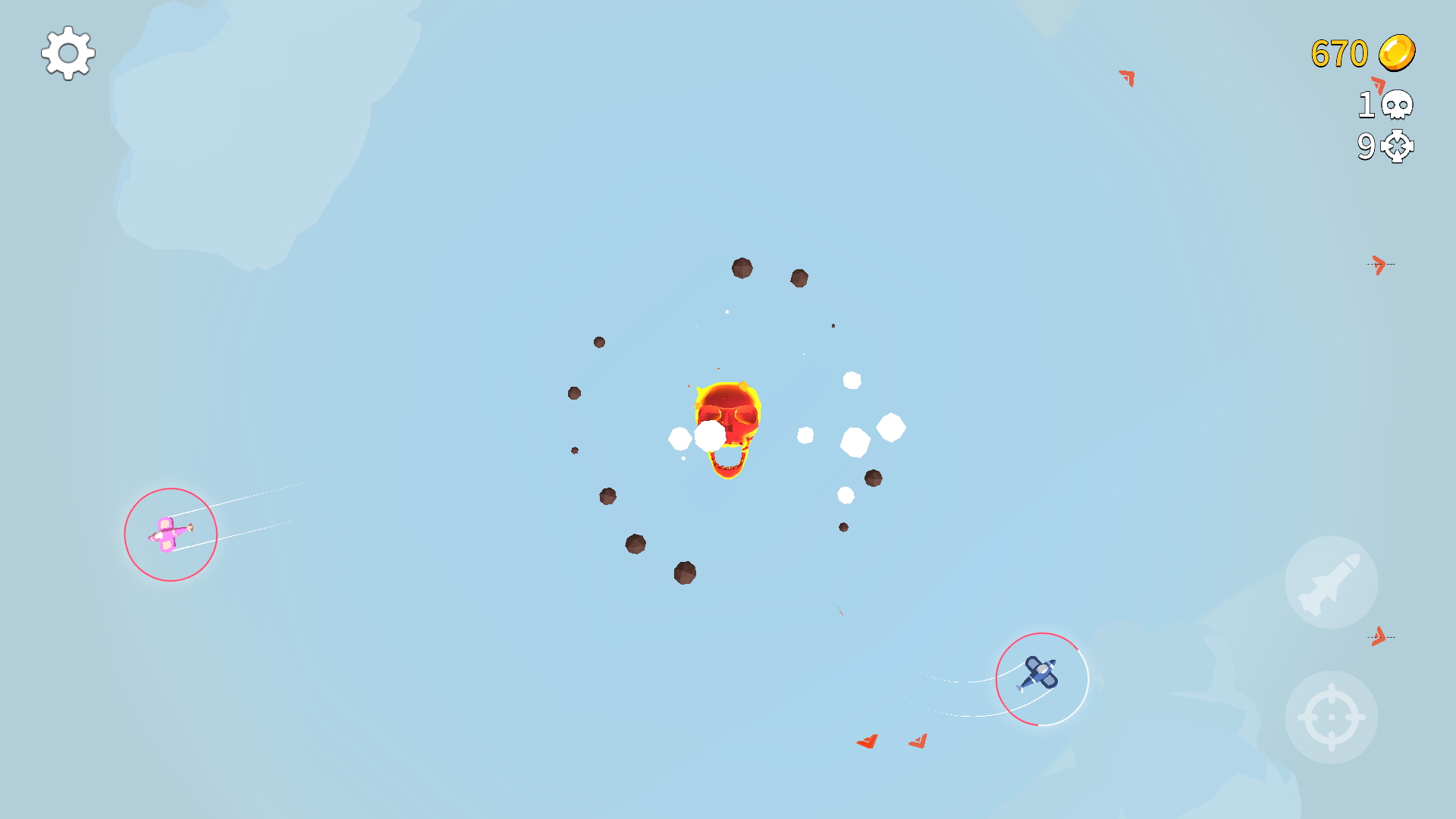Click the kill count number 1
Viewport: 1456px width, 819px height.
(1367, 105)
